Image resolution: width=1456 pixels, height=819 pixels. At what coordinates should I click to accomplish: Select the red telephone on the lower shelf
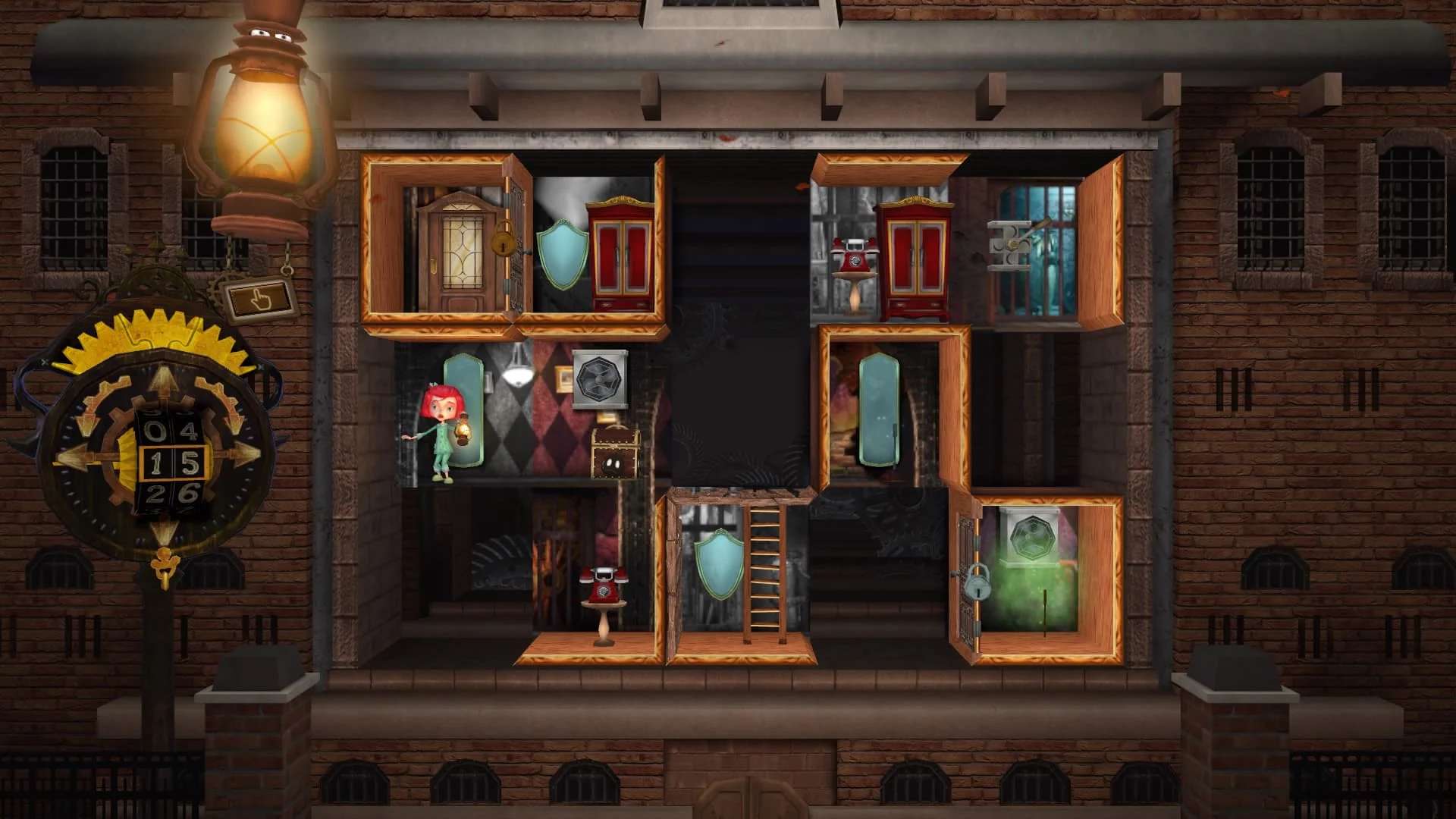[x=603, y=584]
